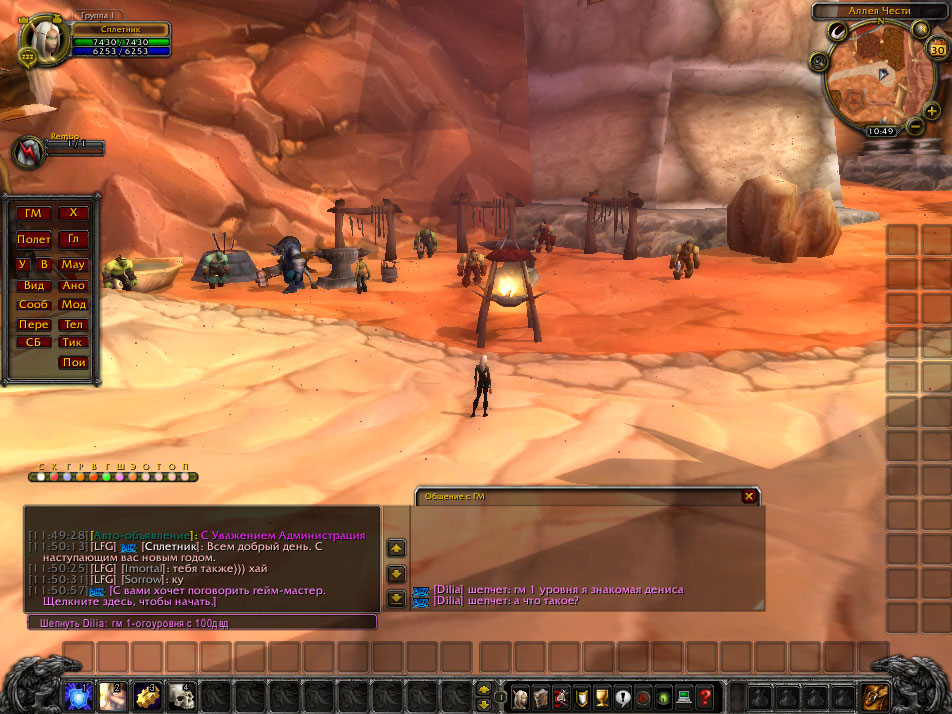Screen dimensions: 952x714
Task: Open the Тик ticket button
Action: (x=73, y=342)
